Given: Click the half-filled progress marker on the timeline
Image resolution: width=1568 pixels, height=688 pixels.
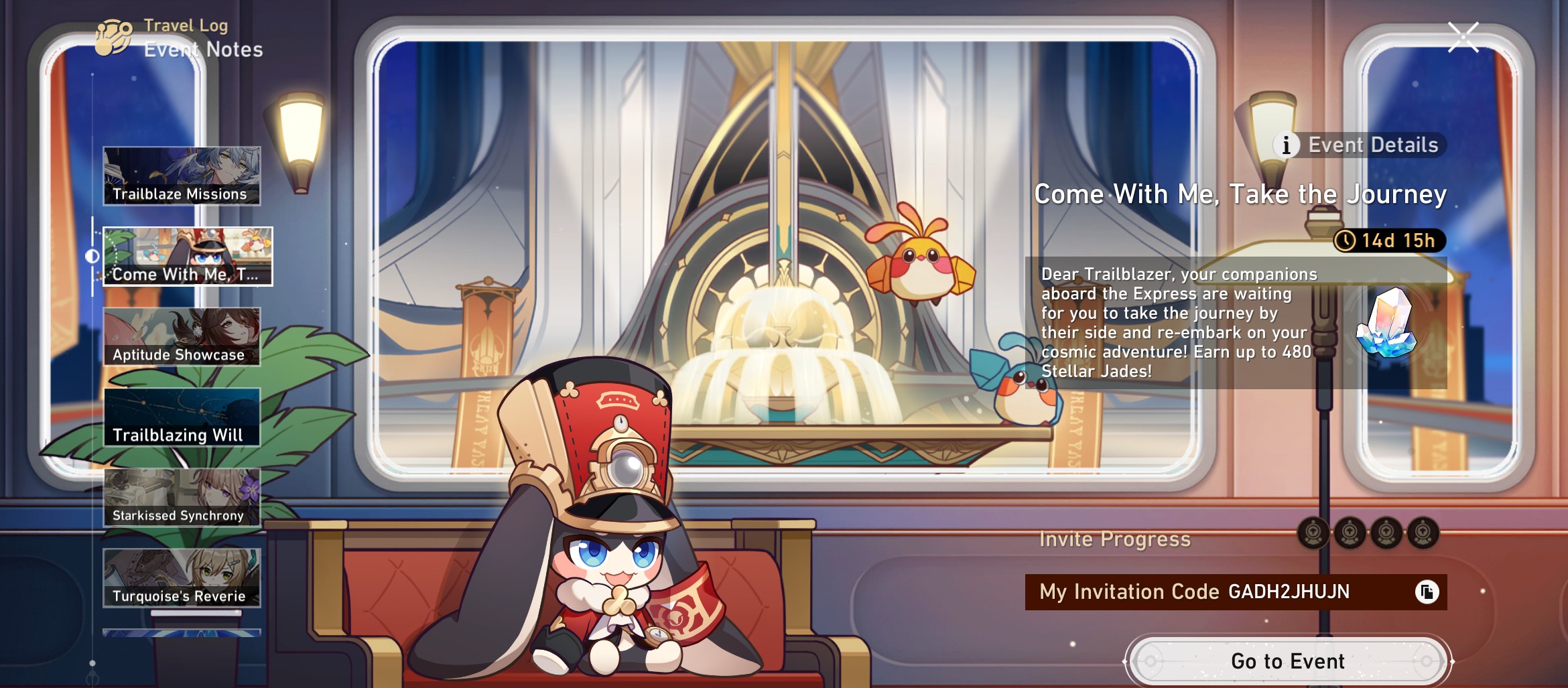Looking at the screenshot, I should pos(91,257).
